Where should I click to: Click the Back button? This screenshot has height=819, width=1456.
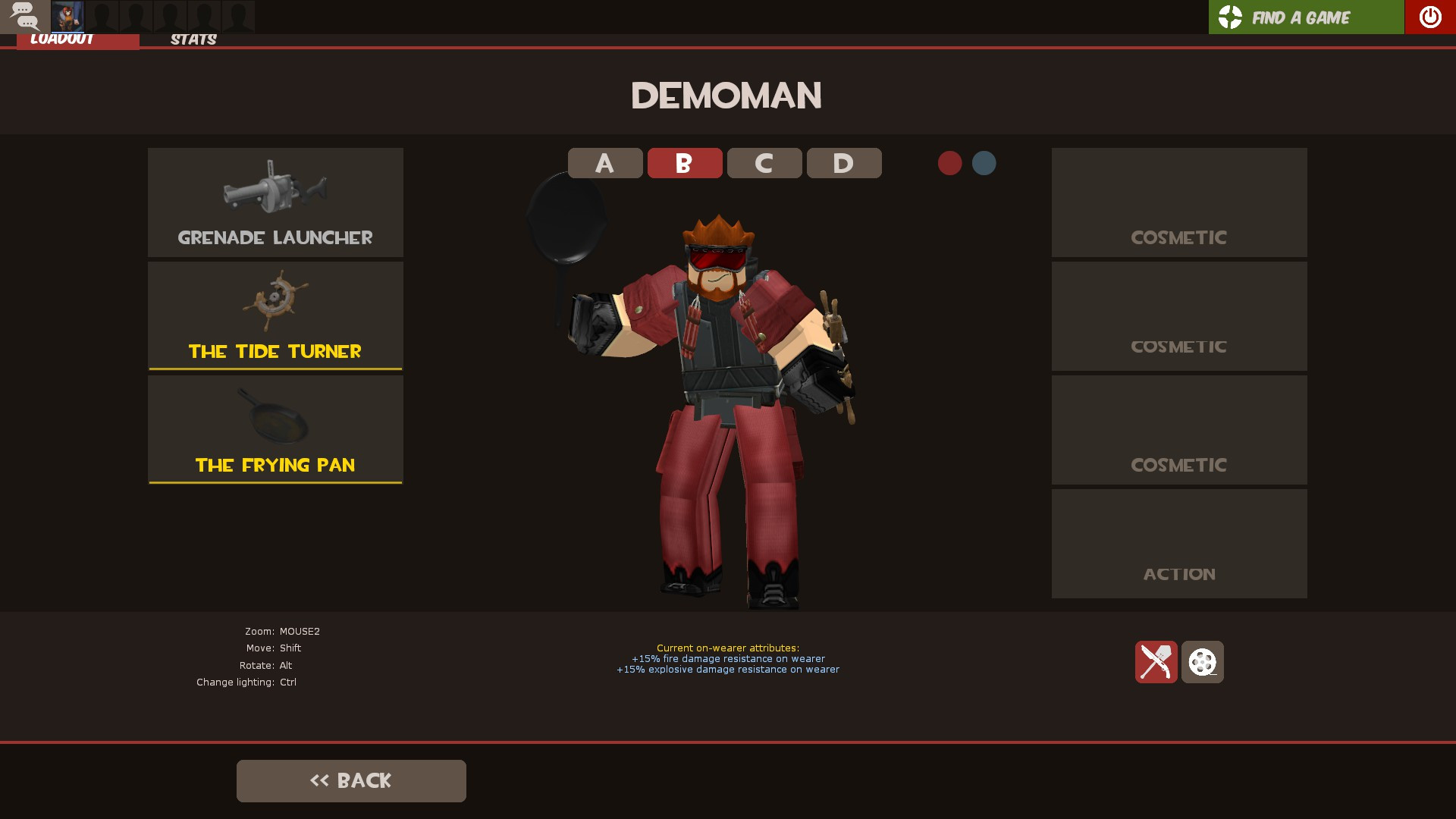351,780
